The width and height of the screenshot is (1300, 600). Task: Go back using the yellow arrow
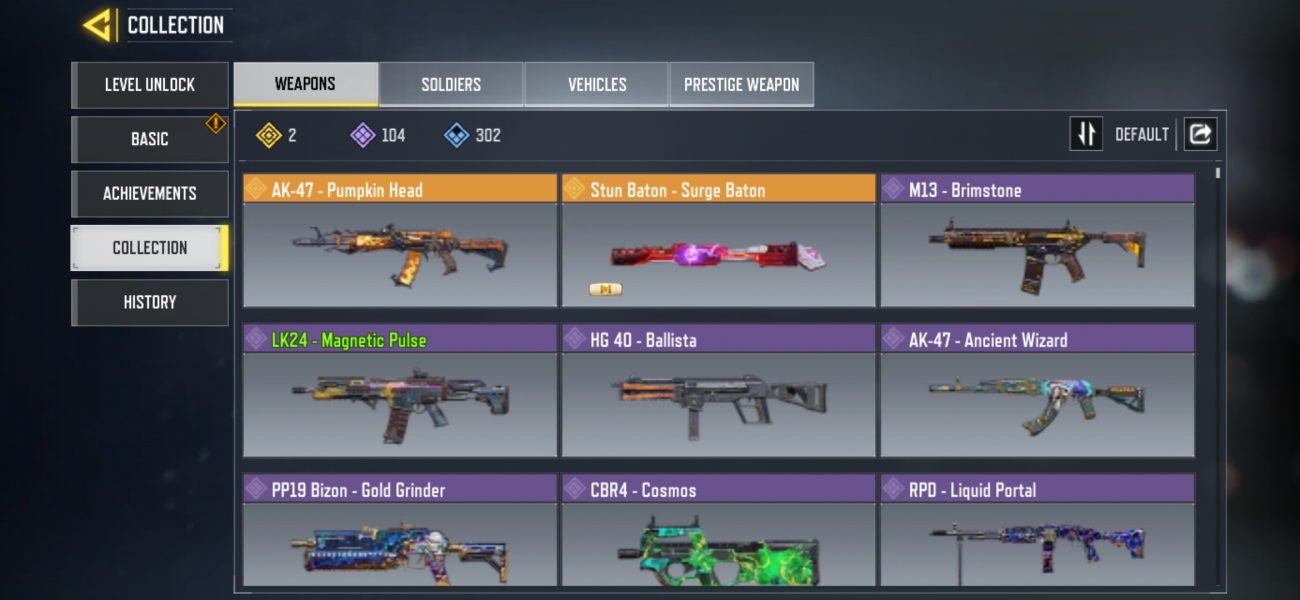(98, 25)
